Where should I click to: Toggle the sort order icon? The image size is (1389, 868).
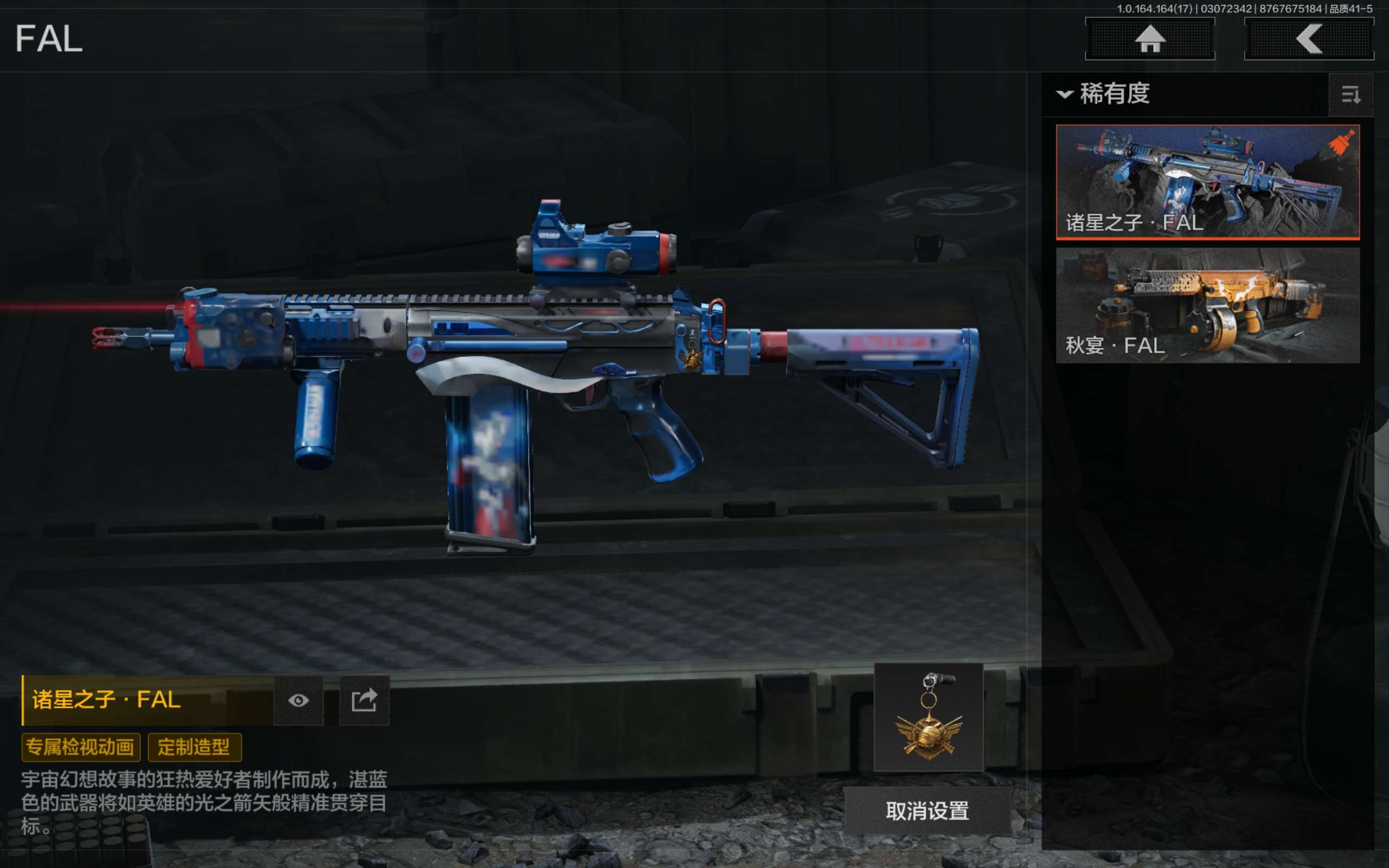(1350, 95)
